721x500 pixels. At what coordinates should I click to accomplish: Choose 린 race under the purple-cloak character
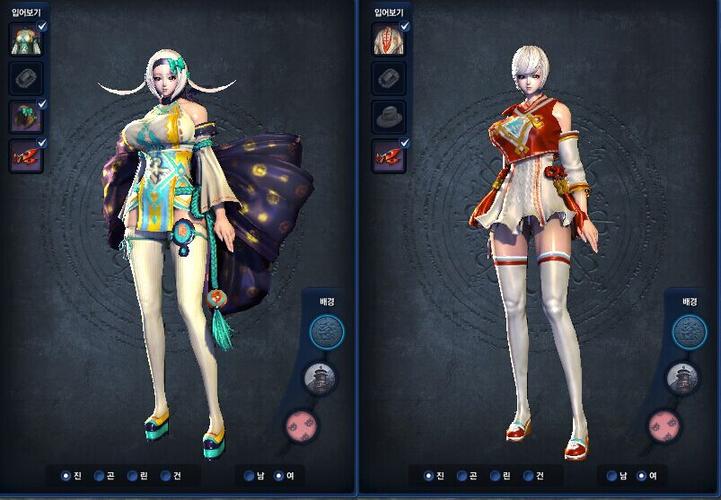pos(132,475)
